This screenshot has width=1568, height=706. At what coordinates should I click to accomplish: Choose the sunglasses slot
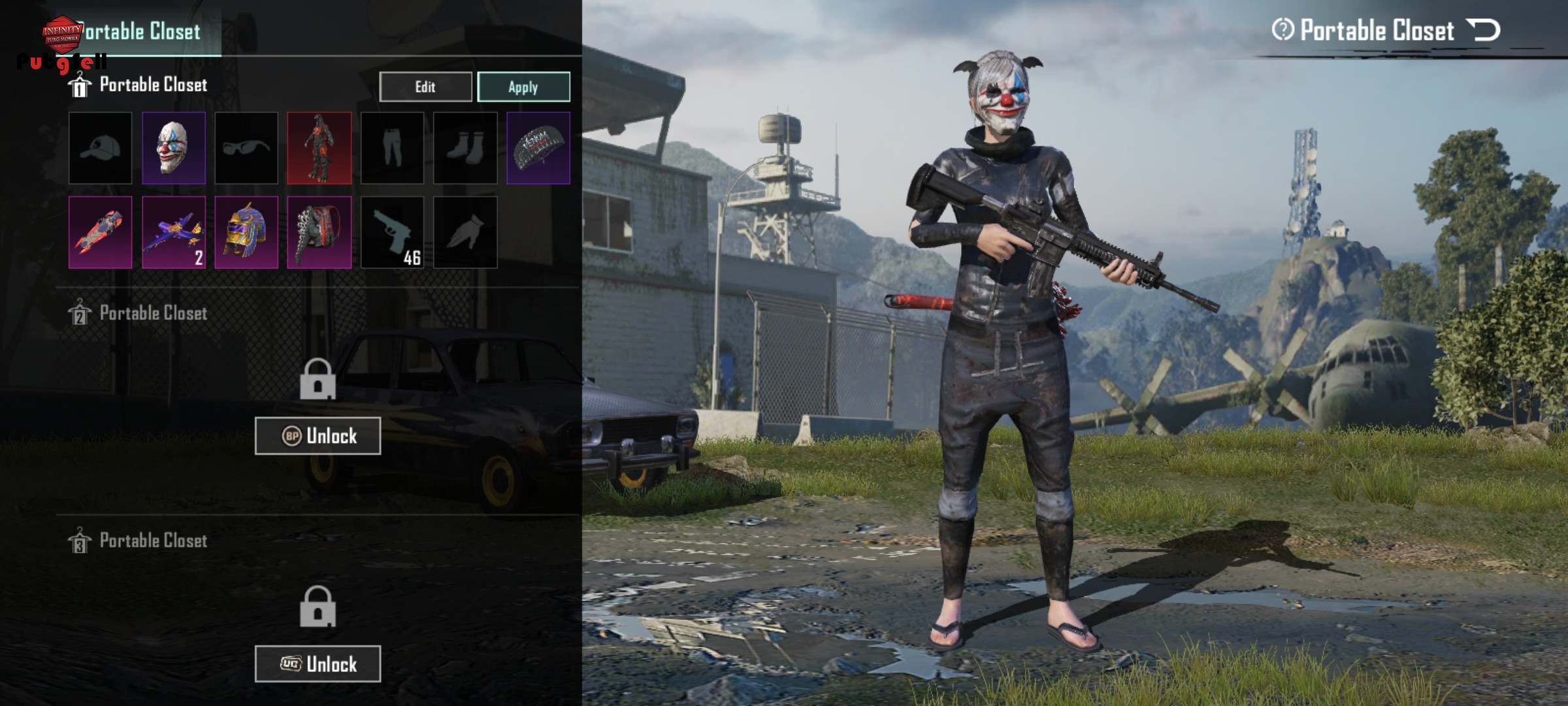point(246,148)
